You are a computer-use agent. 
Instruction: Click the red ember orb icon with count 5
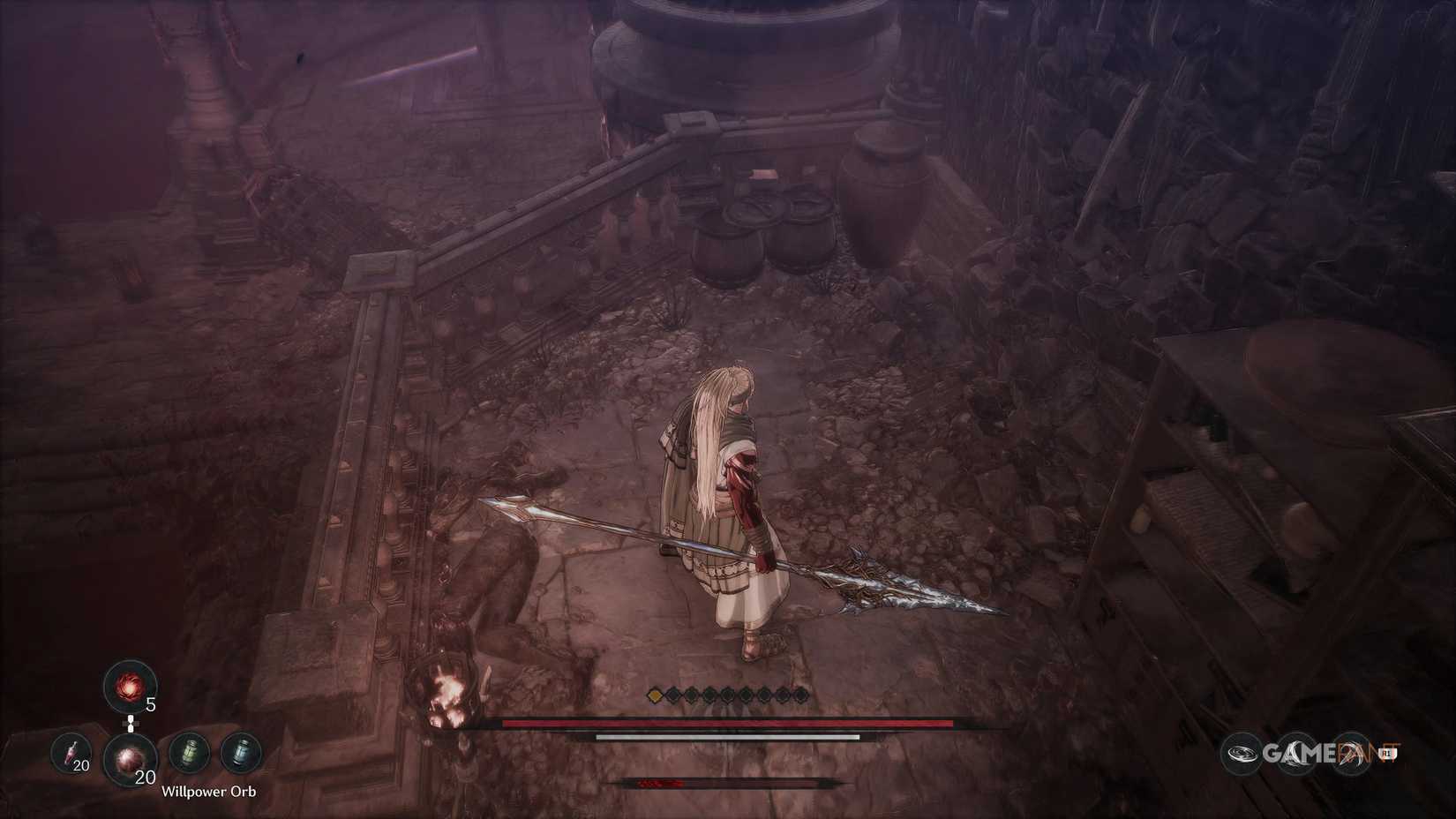[x=130, y=685]
